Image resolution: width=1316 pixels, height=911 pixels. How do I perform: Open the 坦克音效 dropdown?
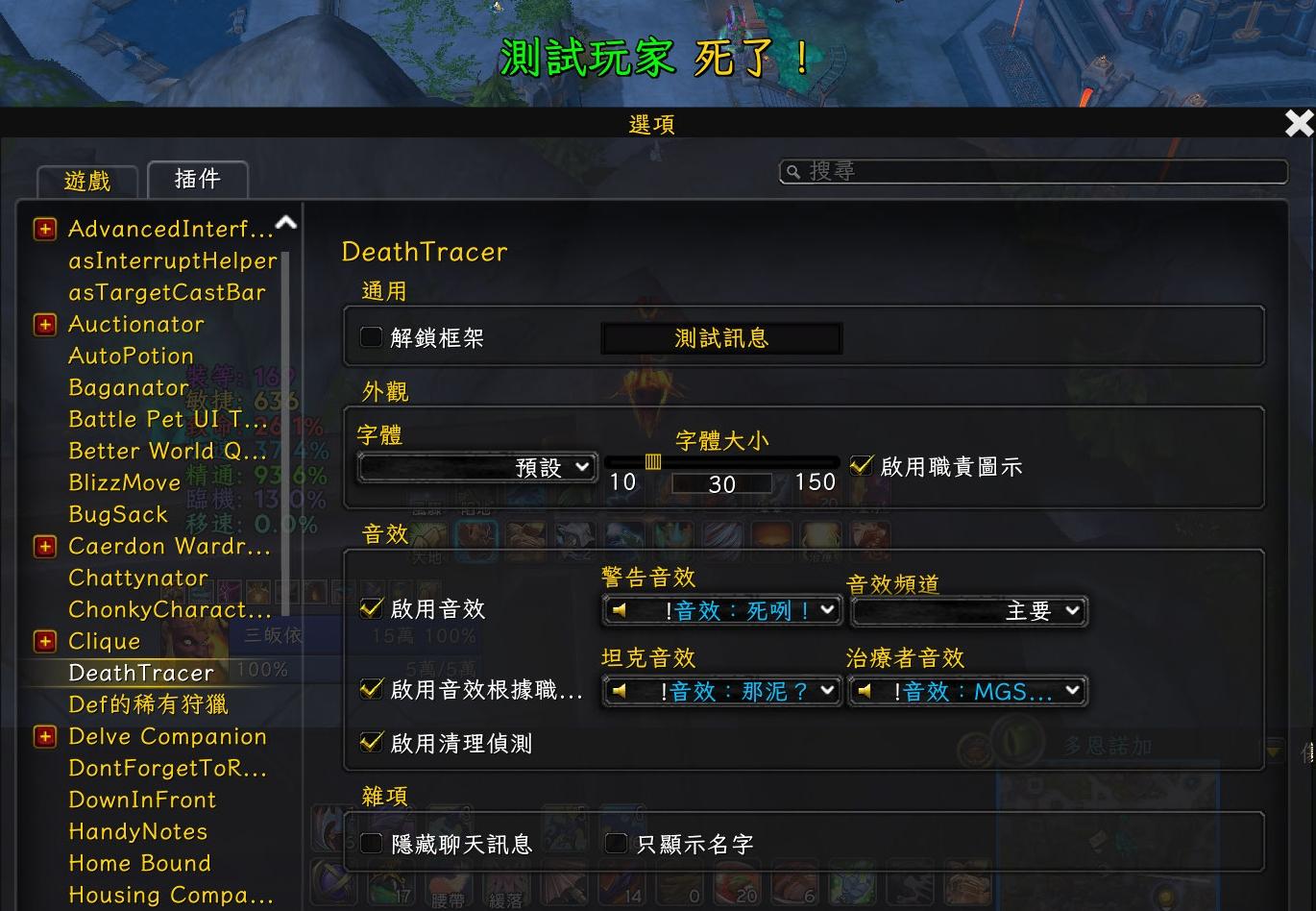pyautogui.click(x=721, y=691)
